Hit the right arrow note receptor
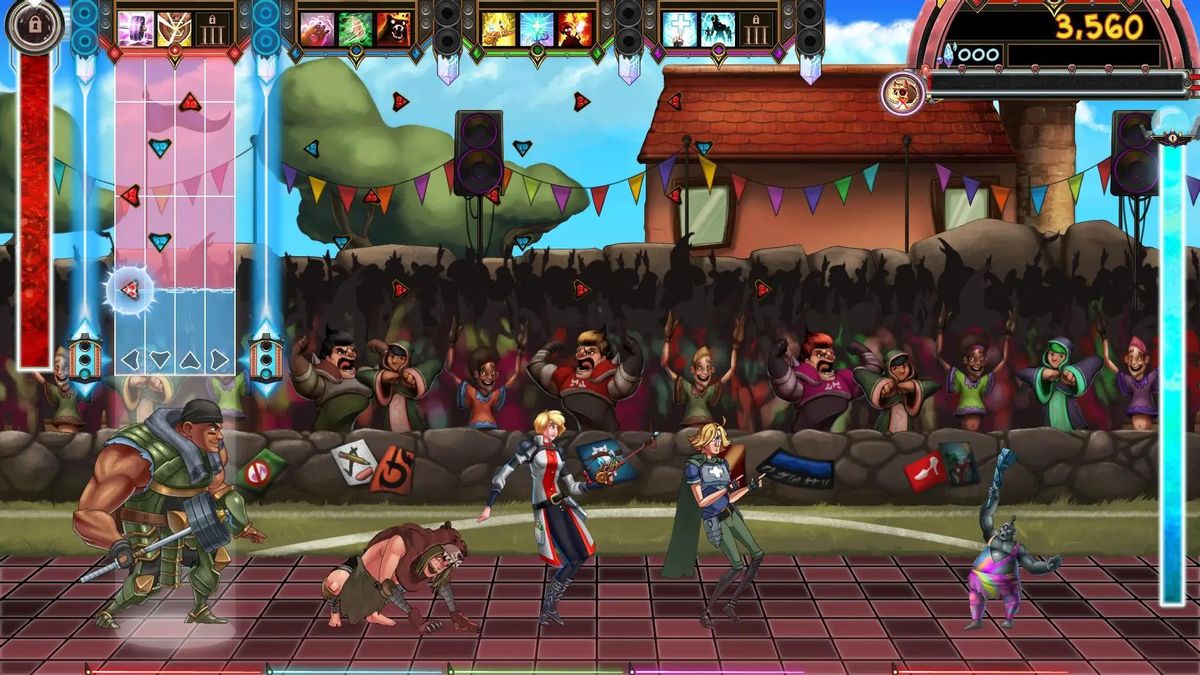This screenshot has height=675, width=1200. coord(219,359)
